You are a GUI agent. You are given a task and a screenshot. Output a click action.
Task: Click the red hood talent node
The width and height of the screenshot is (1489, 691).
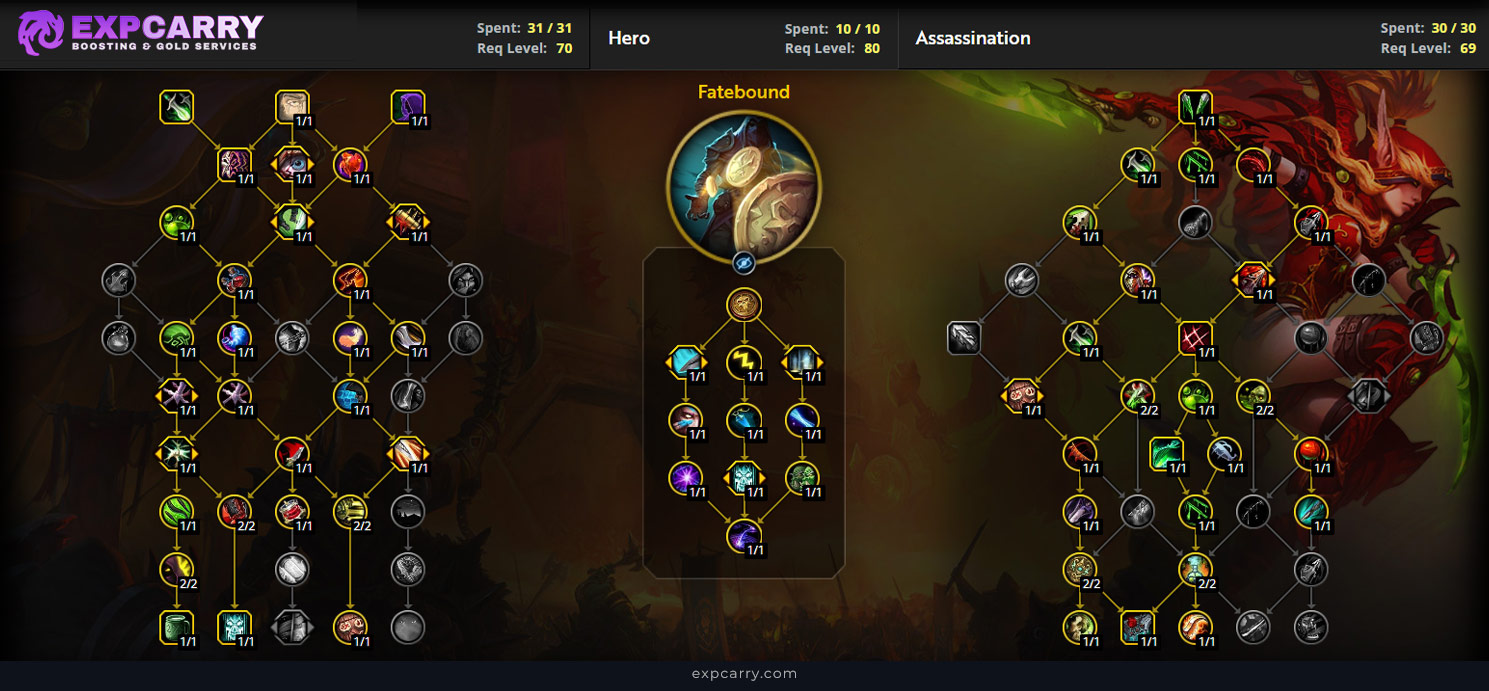pos(292,454)
